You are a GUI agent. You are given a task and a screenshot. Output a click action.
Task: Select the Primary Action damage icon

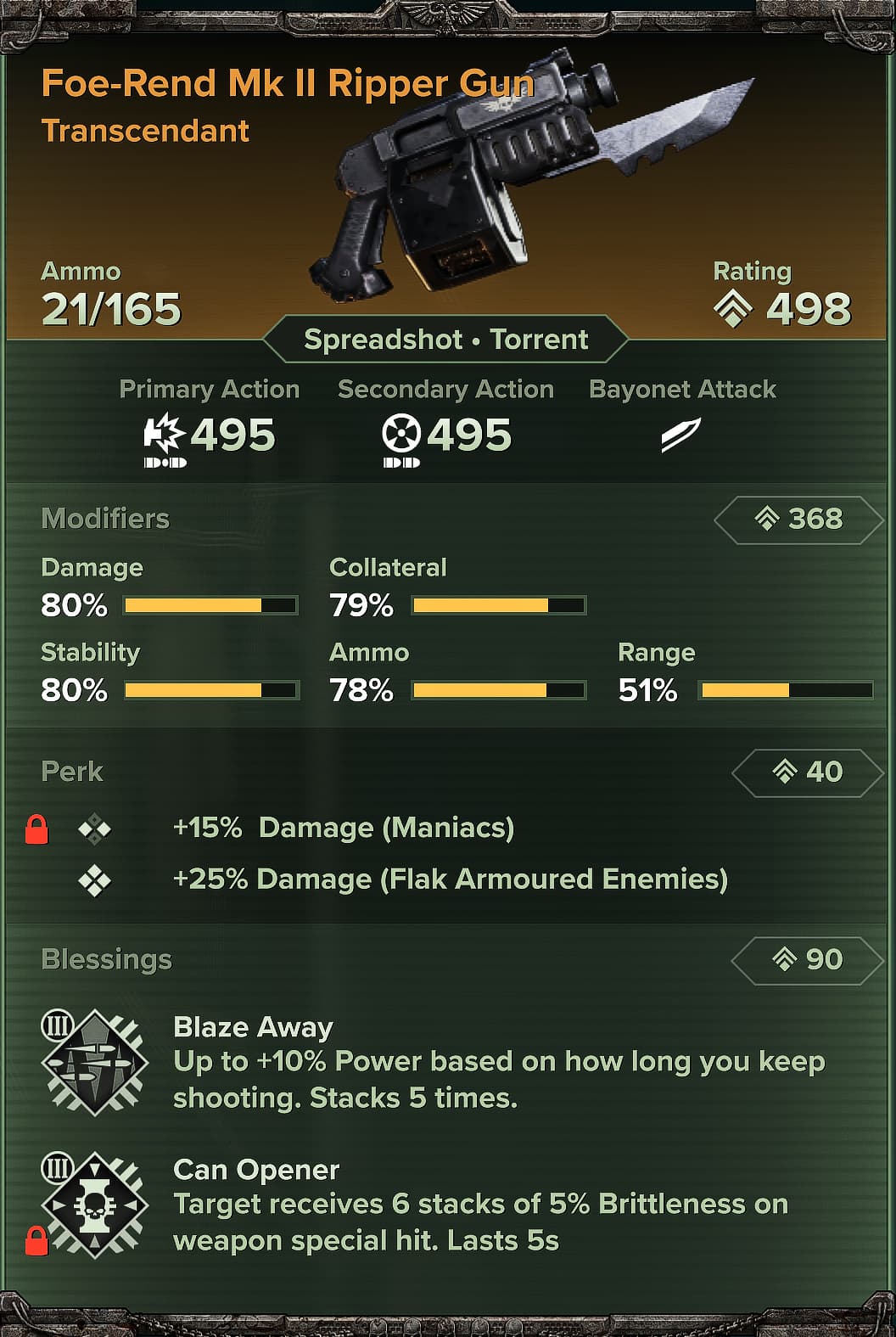click(x=164, y=435)
